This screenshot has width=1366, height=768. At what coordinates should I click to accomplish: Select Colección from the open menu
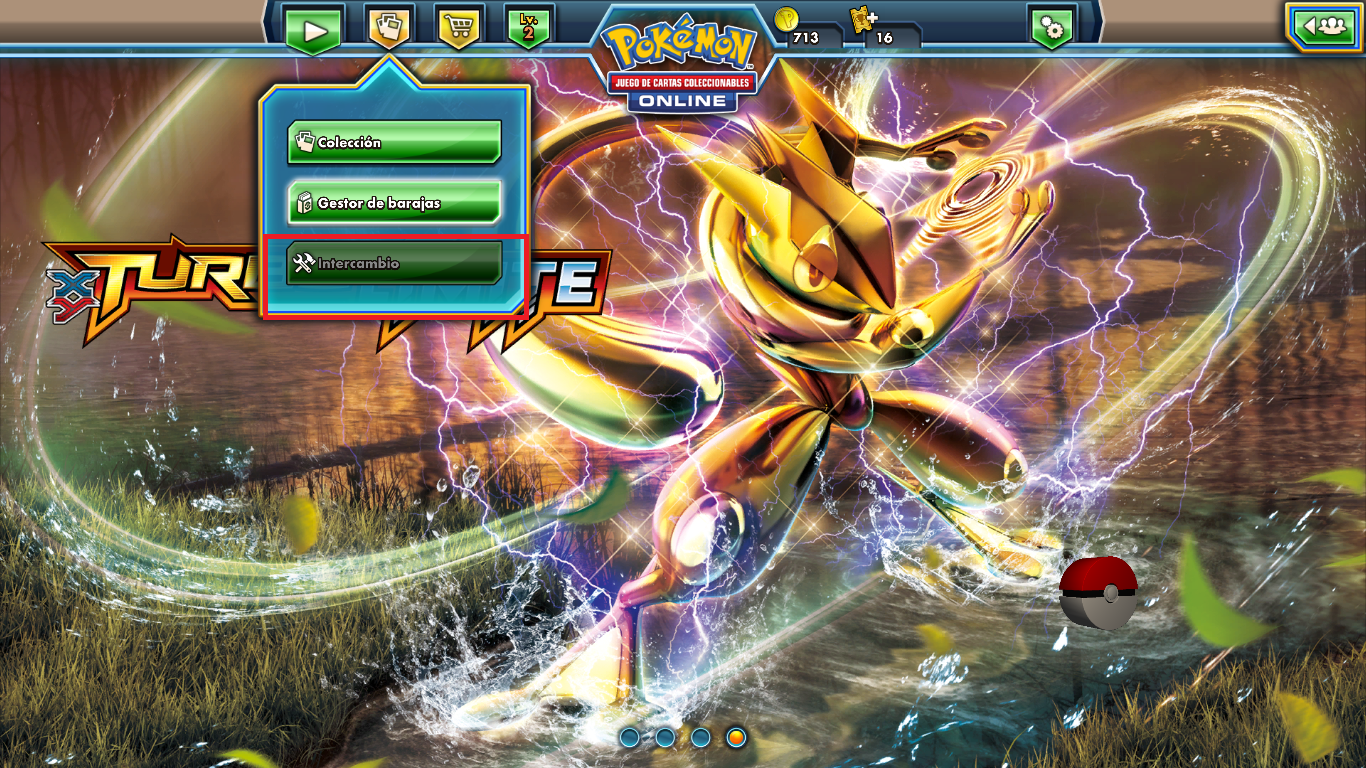coord(393,141)
